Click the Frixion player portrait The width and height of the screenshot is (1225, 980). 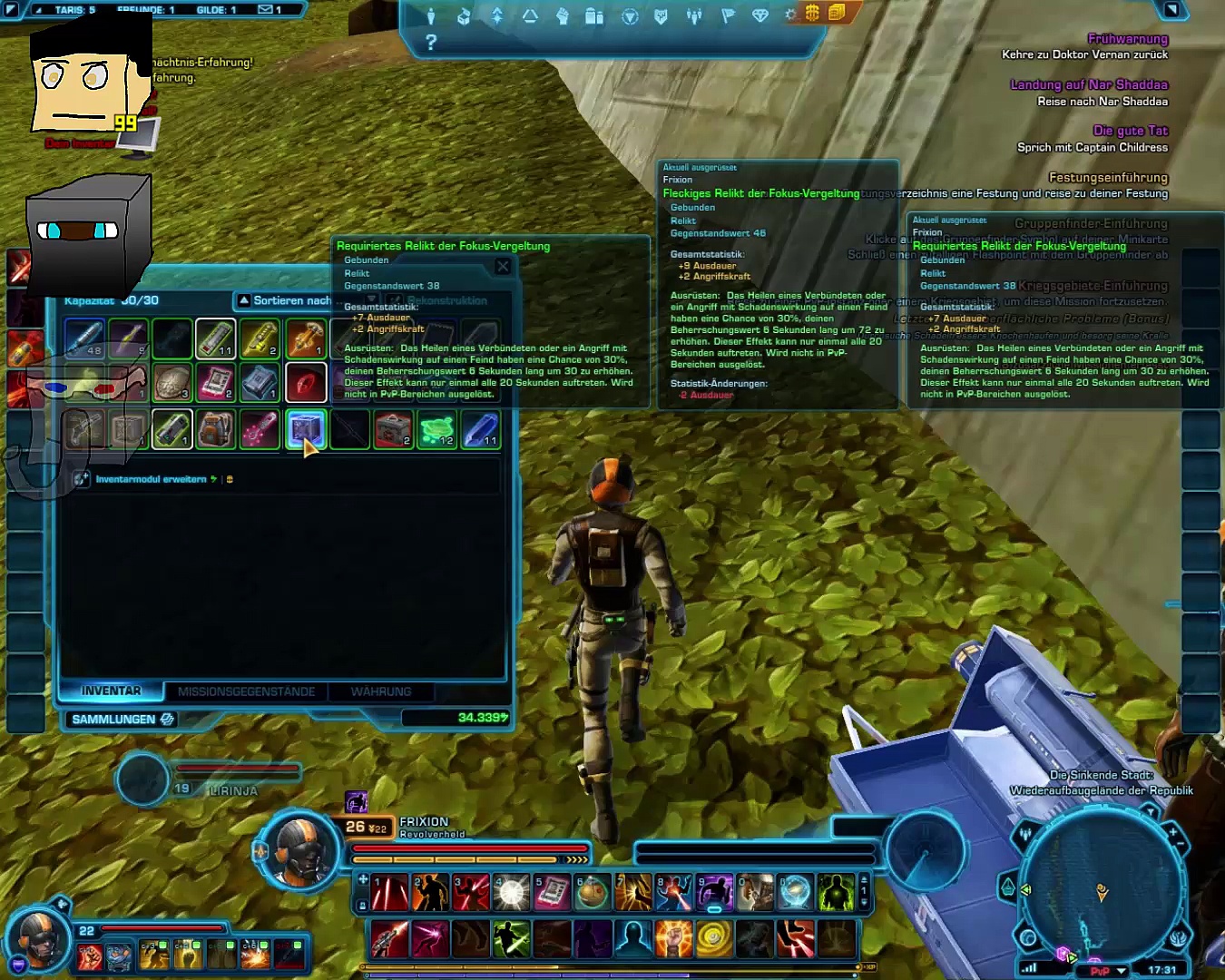[x=300, y=850]
